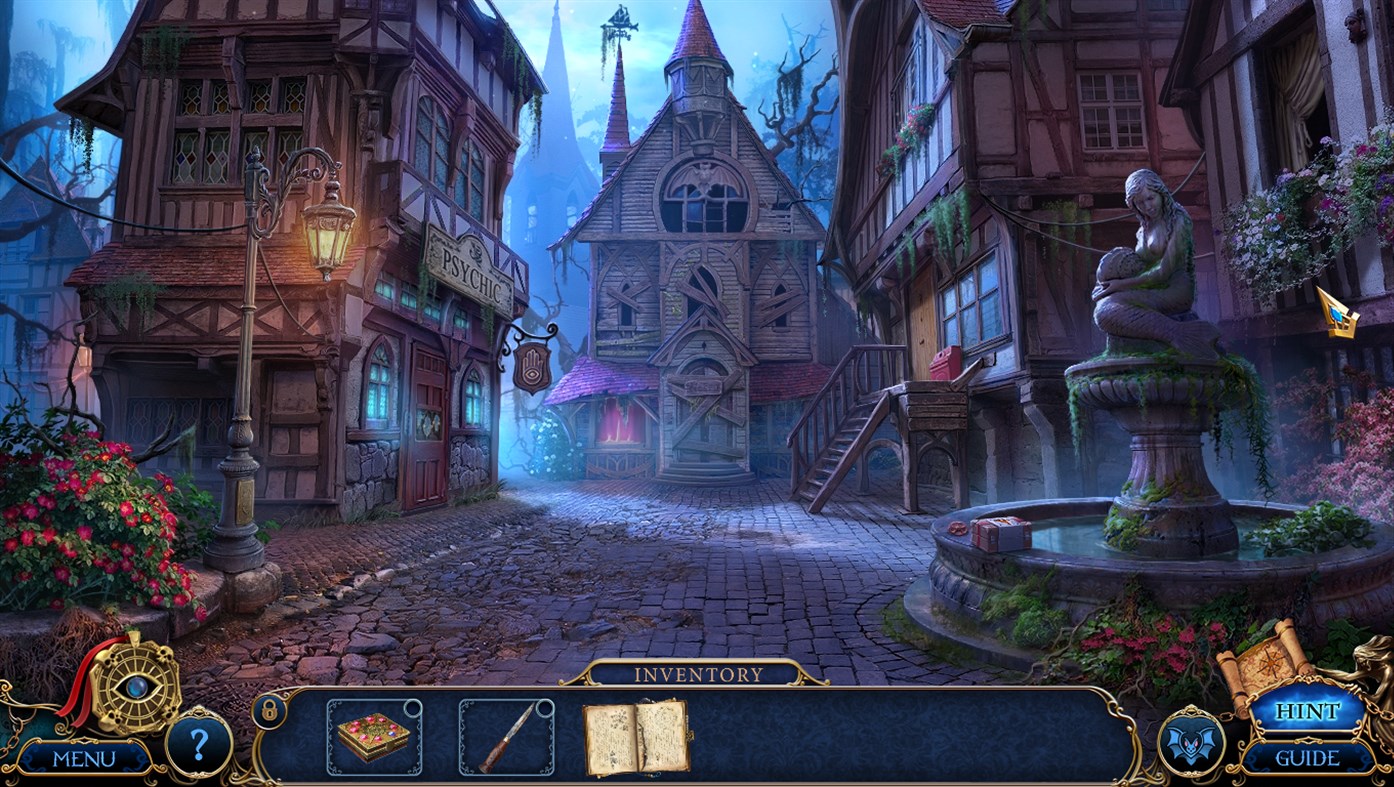Open the GUIDE
This screenshot has height=787, width=1394.
[1309, 757]
